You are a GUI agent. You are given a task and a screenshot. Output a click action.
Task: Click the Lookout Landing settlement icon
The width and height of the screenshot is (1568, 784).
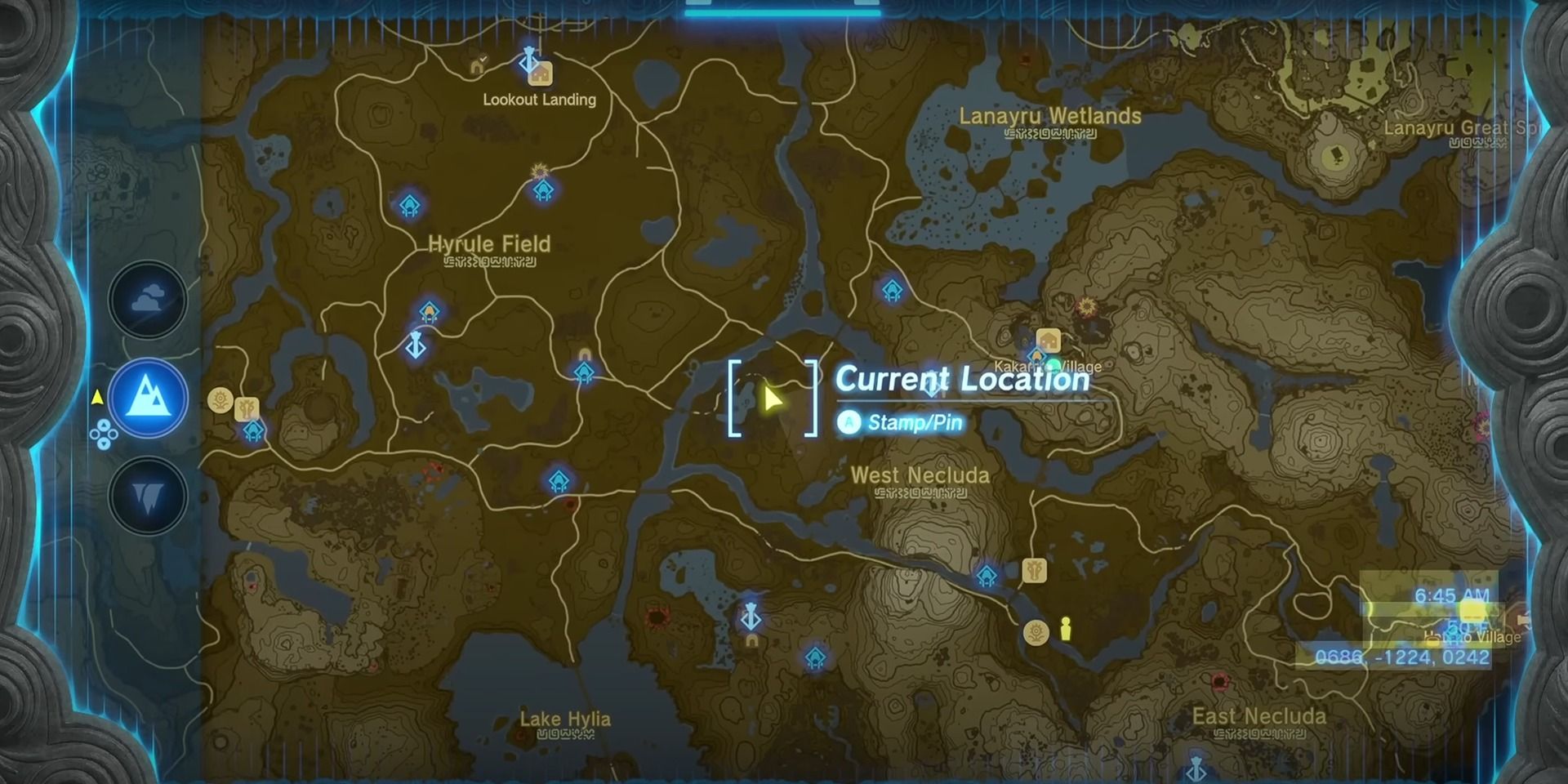(542, 73)
